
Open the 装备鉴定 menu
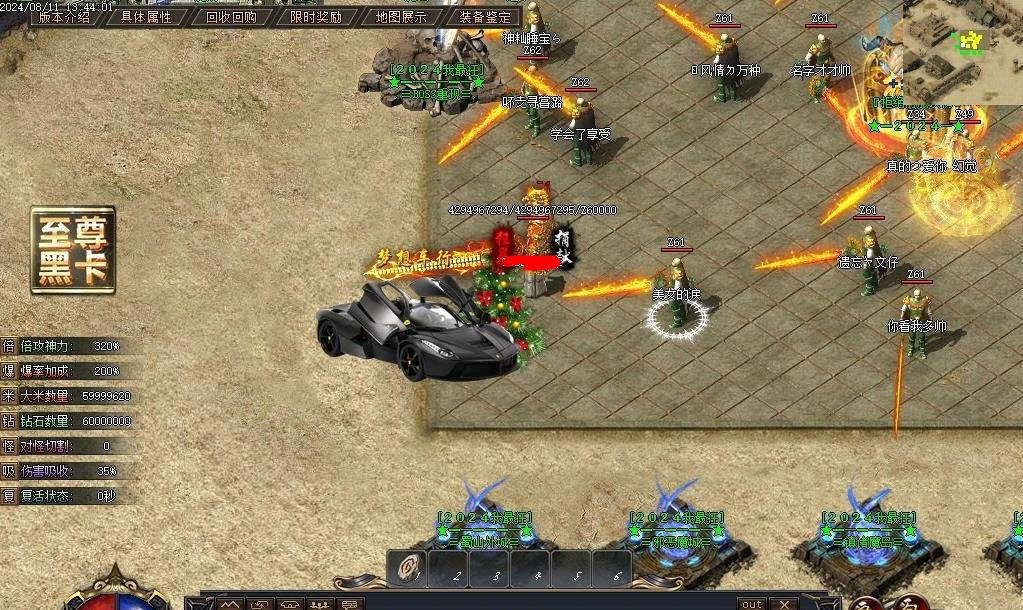click(x=485, y=17)
